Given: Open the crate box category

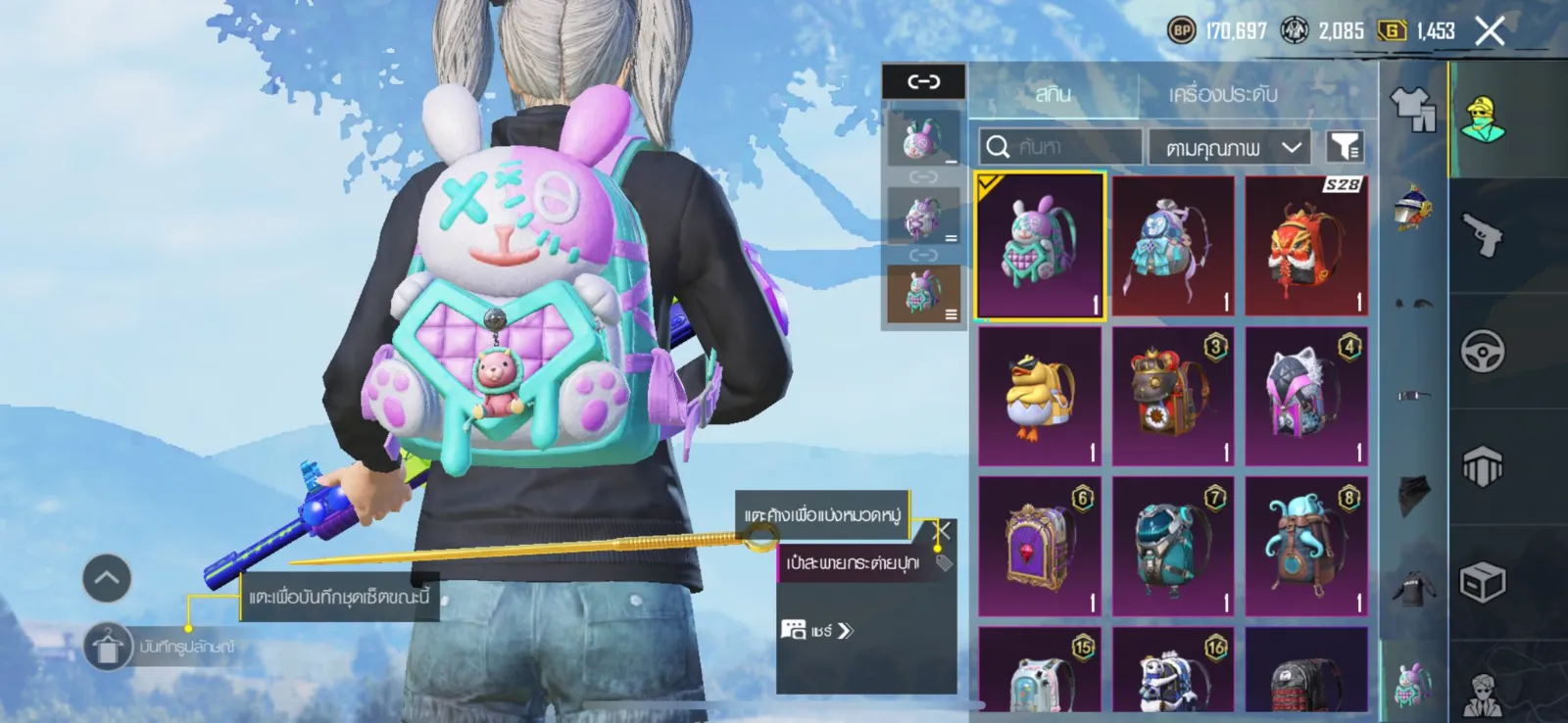Looking at the screenshot, I should click(1483, 583).
